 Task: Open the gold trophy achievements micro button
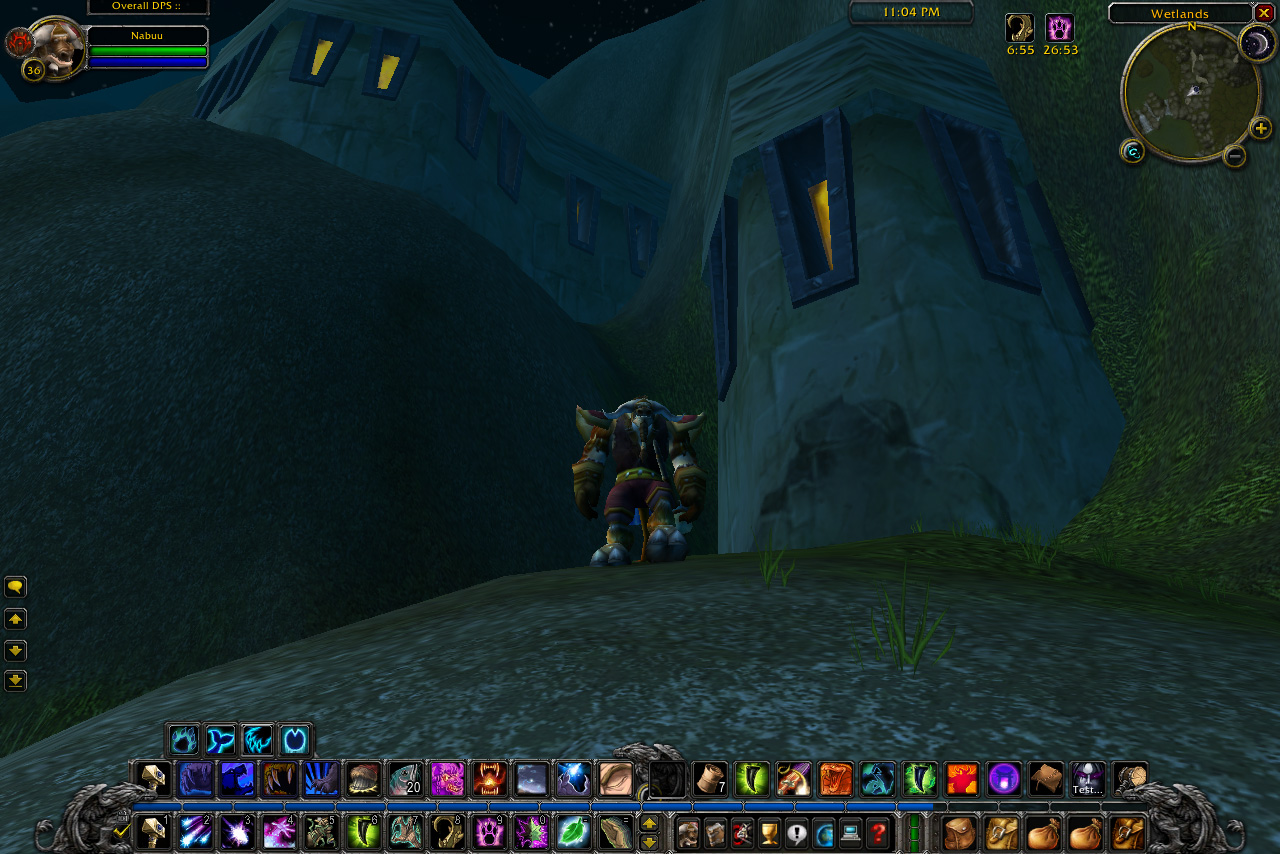point(769,832)
